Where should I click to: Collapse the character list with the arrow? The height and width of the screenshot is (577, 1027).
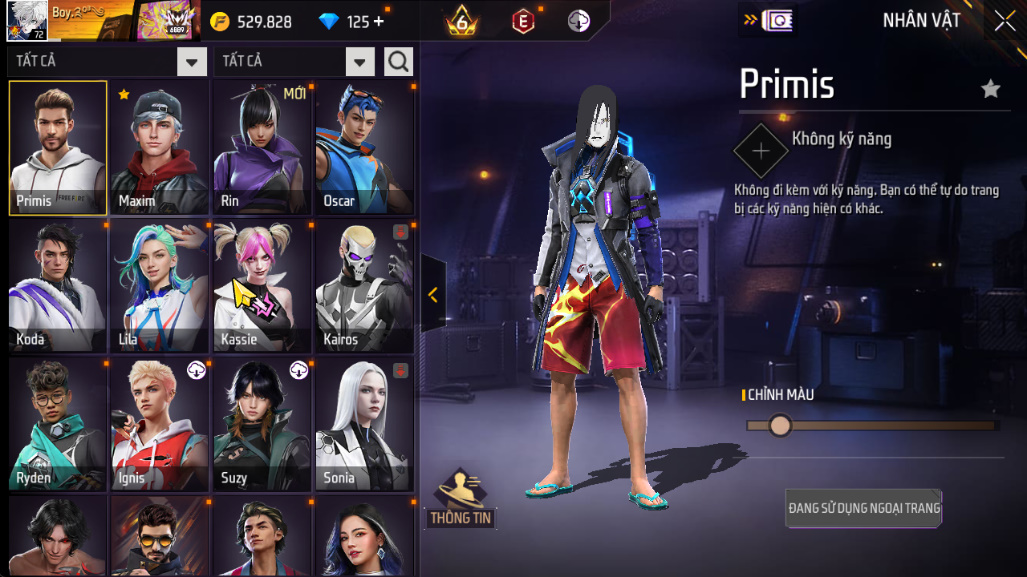433,294
